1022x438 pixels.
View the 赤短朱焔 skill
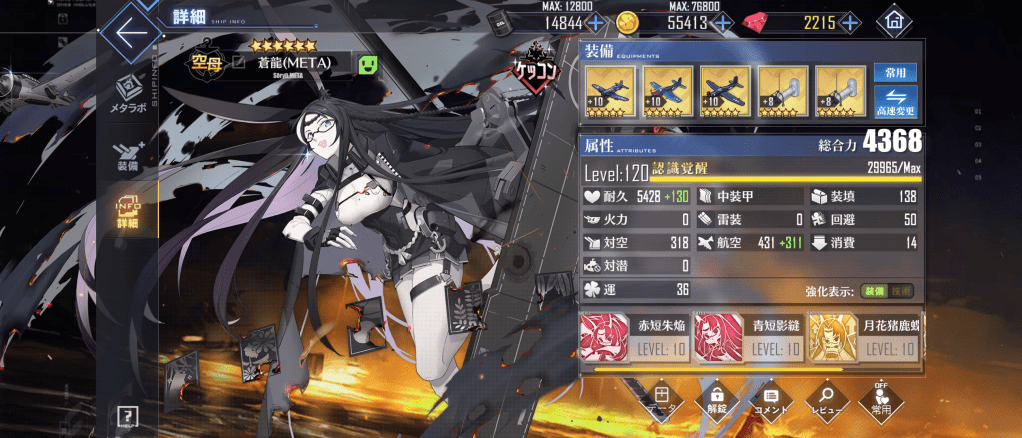[x=636, y=336]
